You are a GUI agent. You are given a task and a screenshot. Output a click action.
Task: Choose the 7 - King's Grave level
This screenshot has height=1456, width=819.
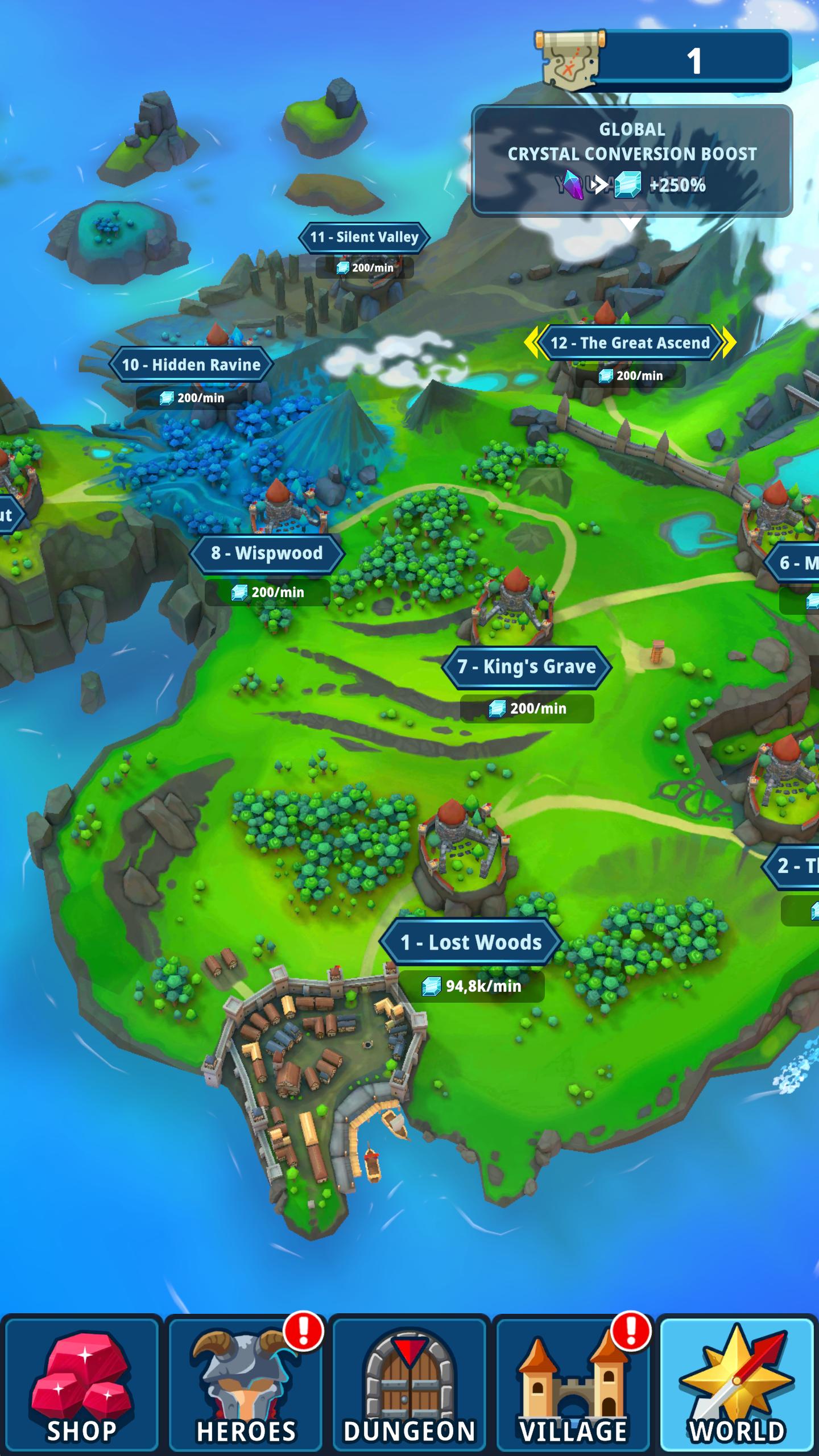[x=527, y=667]
